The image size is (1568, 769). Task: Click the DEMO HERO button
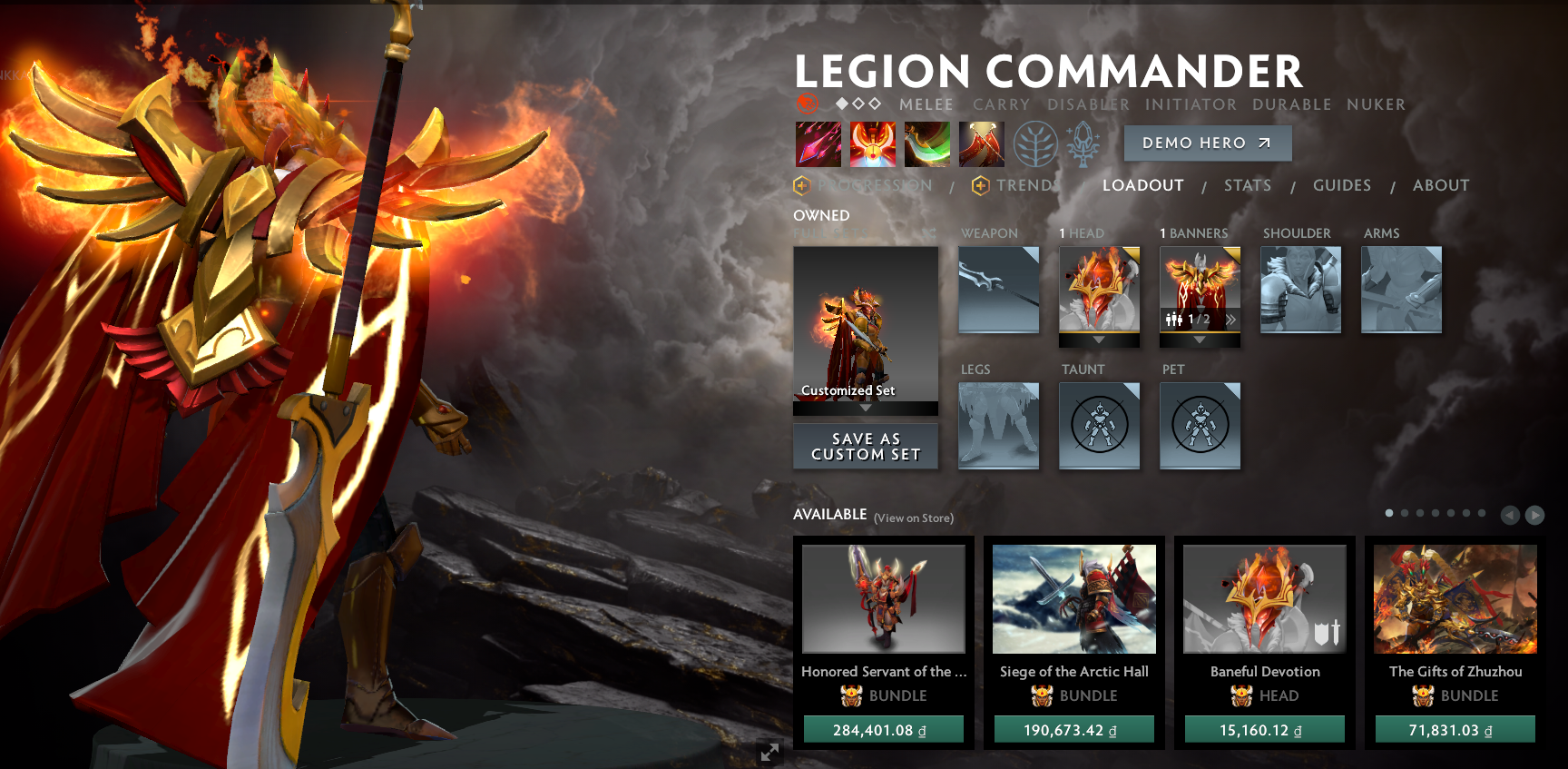[x=1207, y=143]
